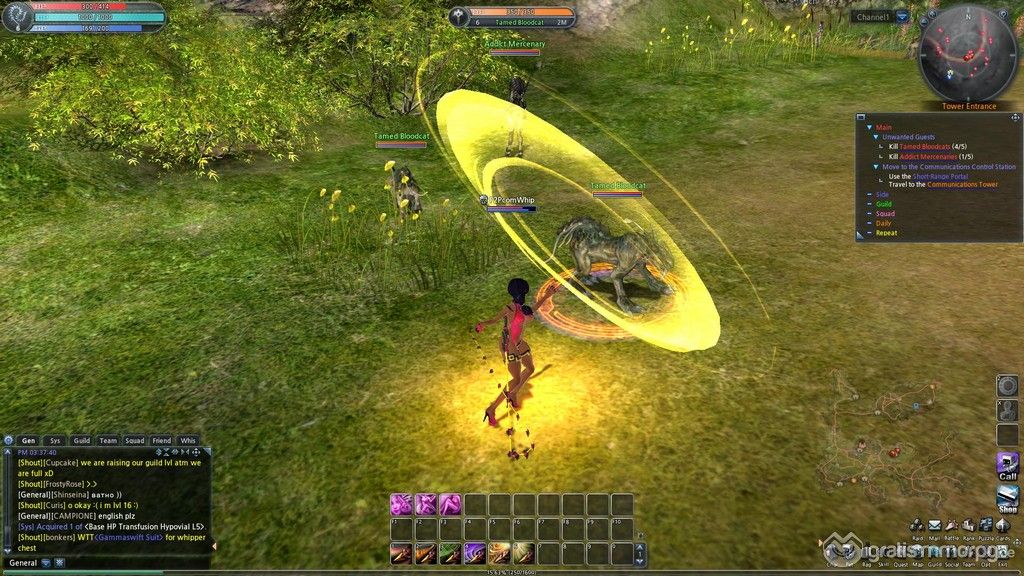Switch to the Sys chat tab
This screenshot has width=1024, height=576.
click(x=55, y=440)
